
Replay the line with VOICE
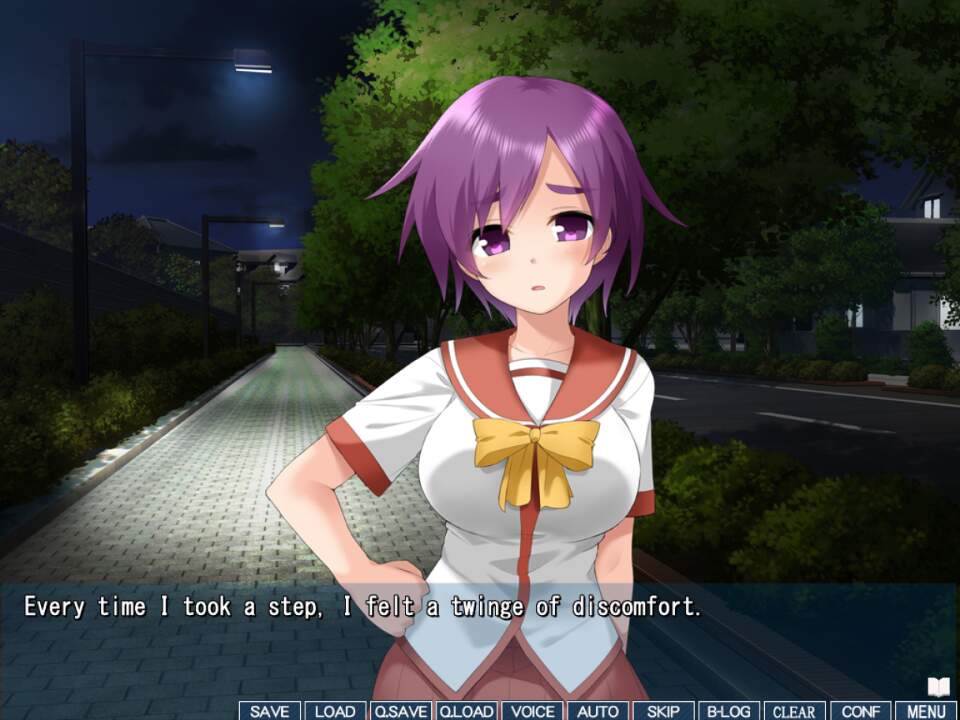[532, 711]
